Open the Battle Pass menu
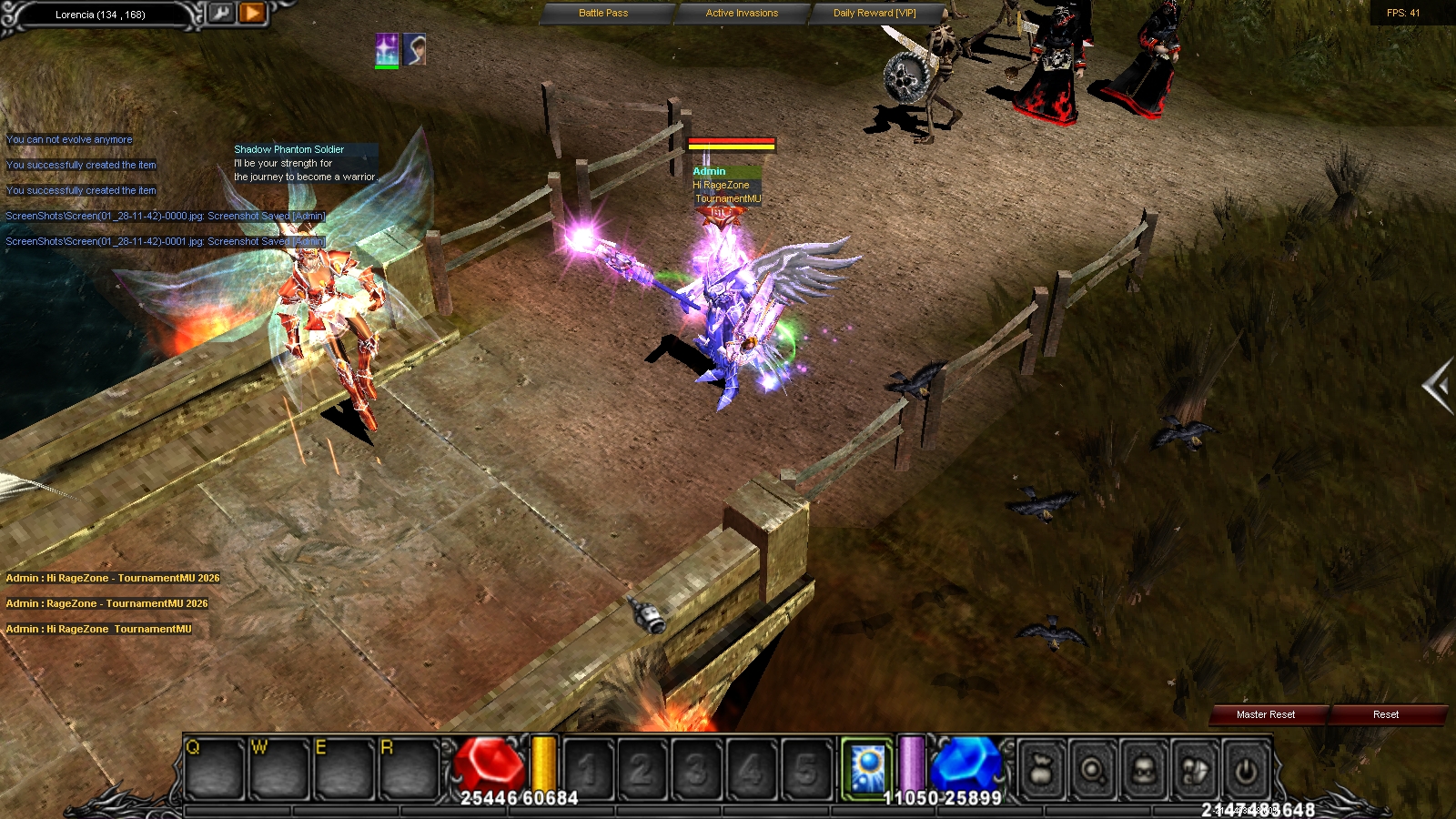 coord(603,13)
